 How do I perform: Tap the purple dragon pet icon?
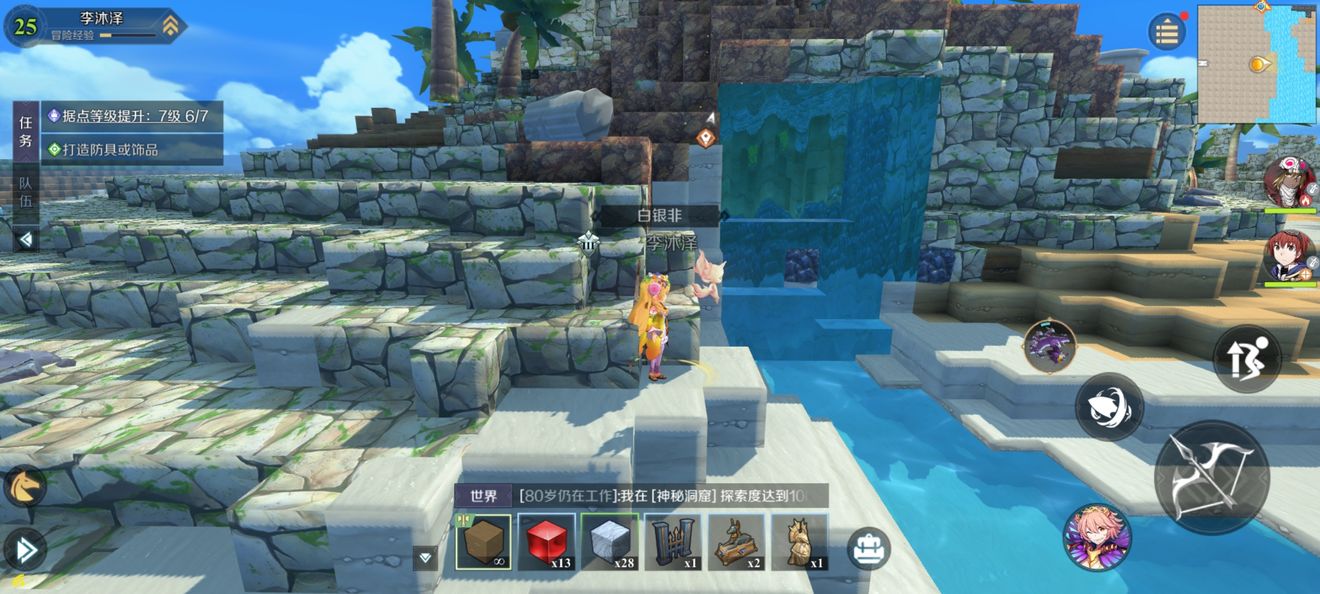pyautogui.click(x=1049, y=347)
